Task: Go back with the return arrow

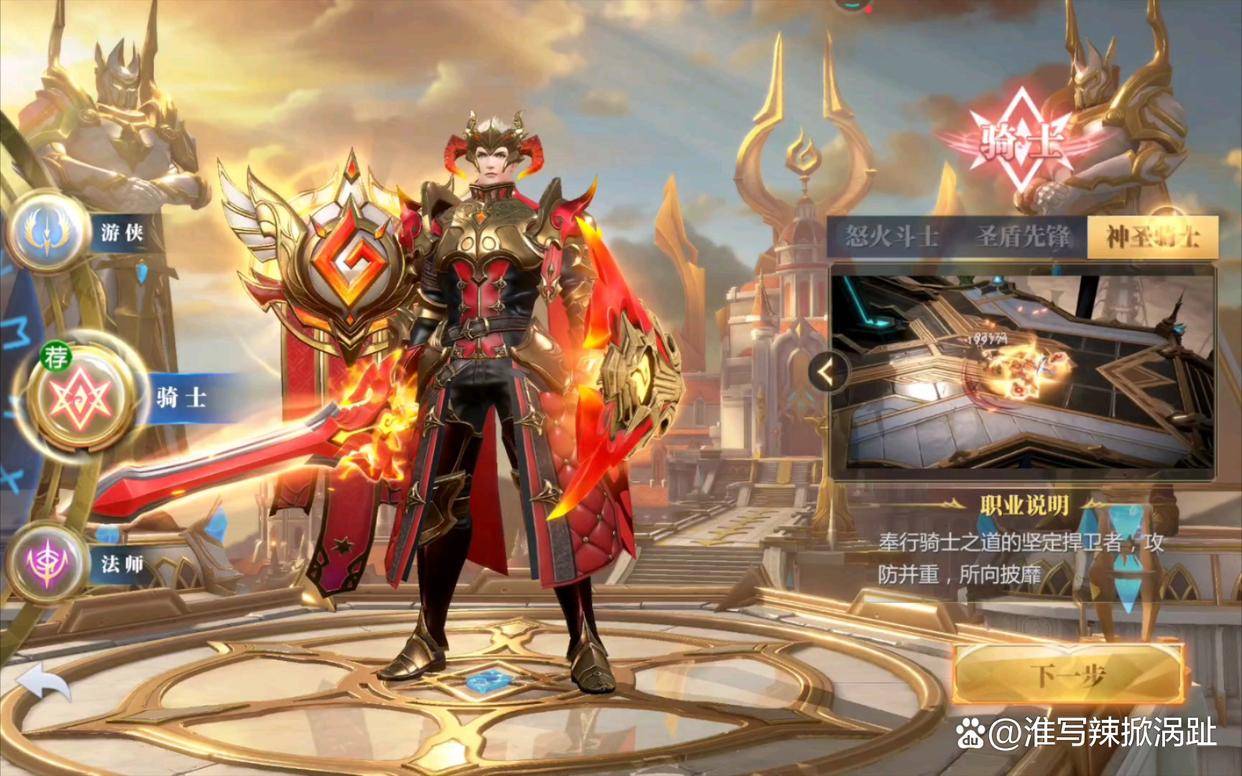Action: [x=43, y=682]
